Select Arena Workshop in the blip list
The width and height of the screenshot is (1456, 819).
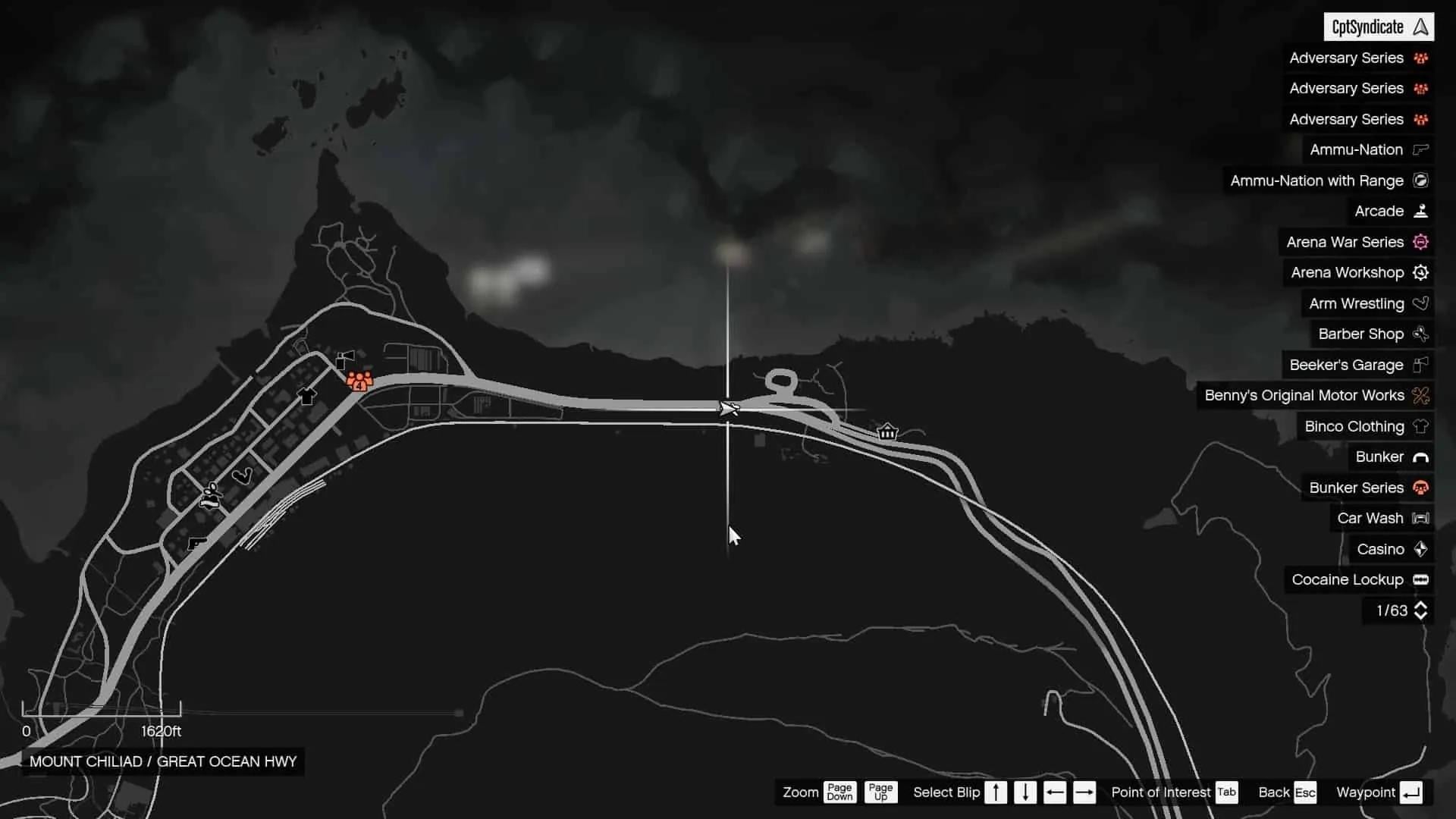point(1358,272)
